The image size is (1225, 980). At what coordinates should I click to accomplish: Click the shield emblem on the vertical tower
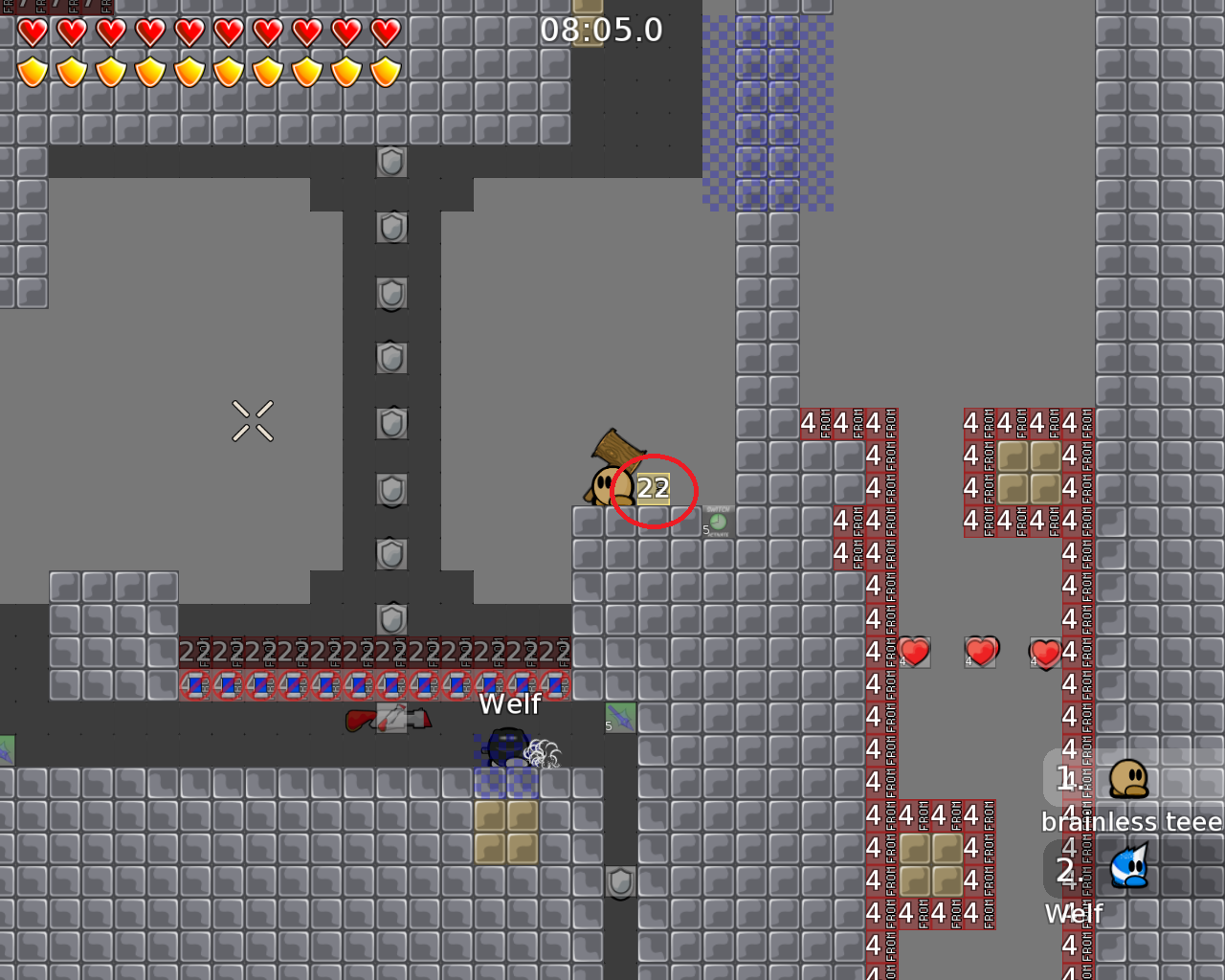coord(390,359)
